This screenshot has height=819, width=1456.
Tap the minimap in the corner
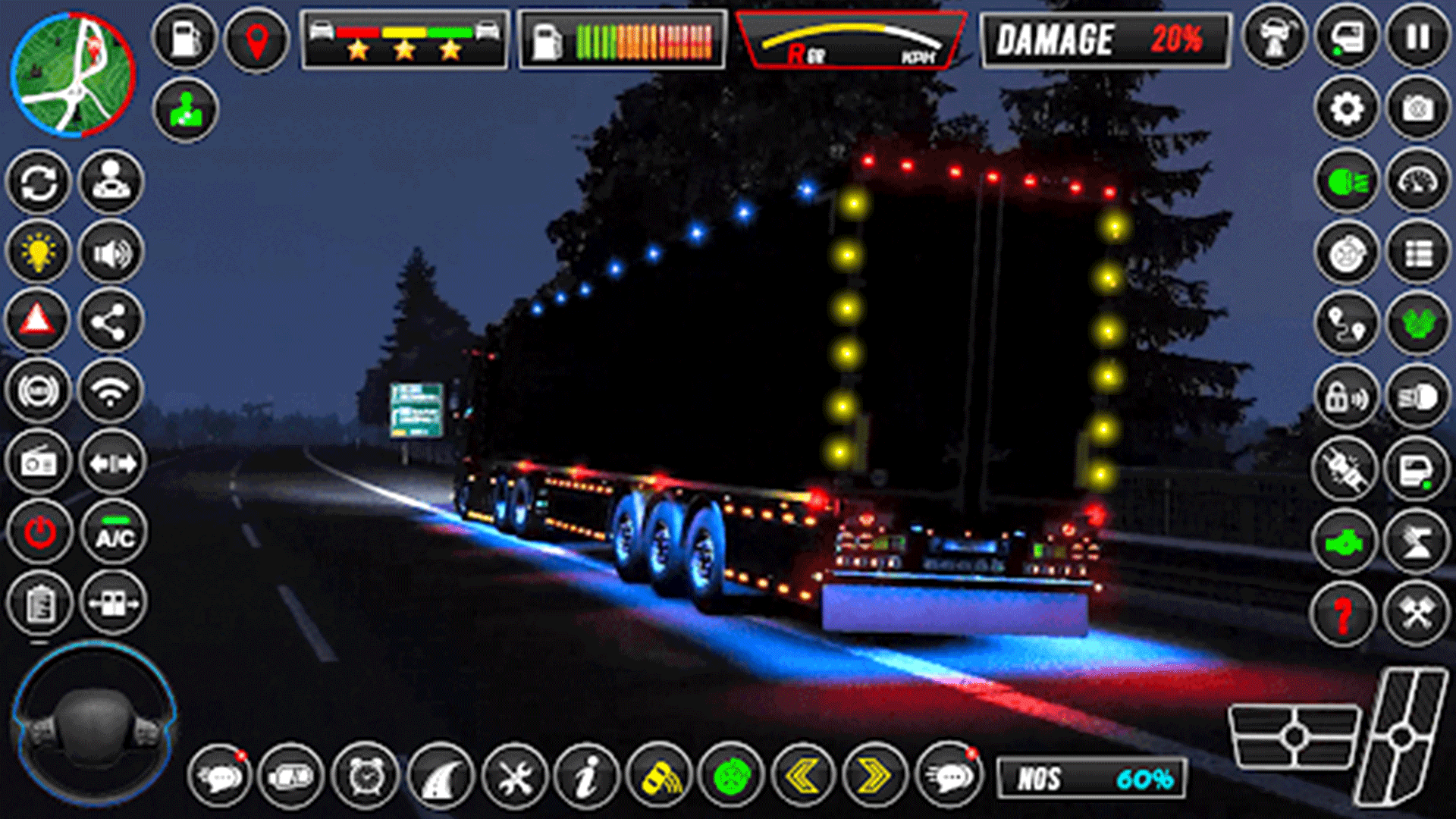click(x=72, y=72)
